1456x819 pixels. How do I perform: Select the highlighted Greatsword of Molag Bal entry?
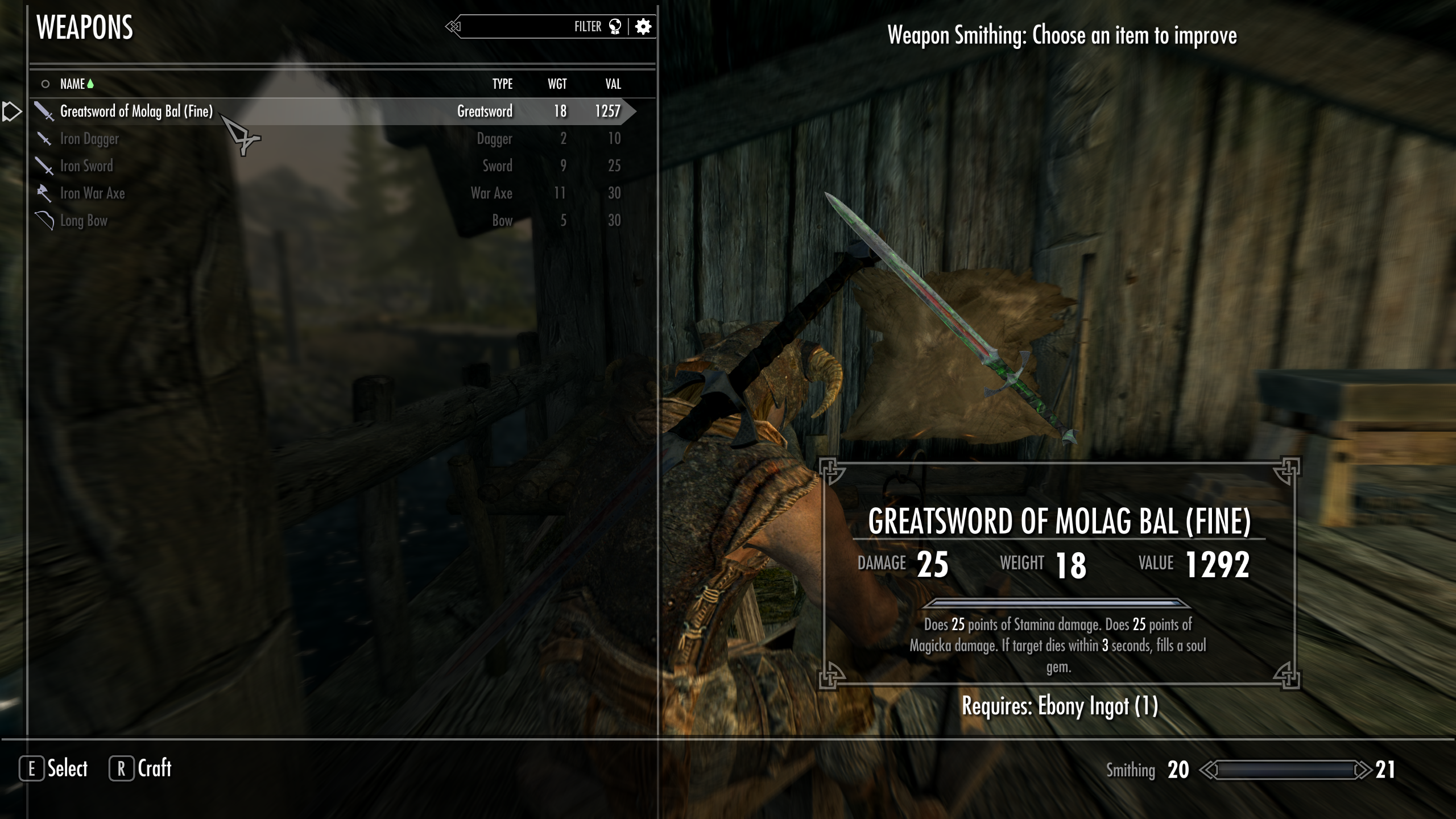click(136, 111)
